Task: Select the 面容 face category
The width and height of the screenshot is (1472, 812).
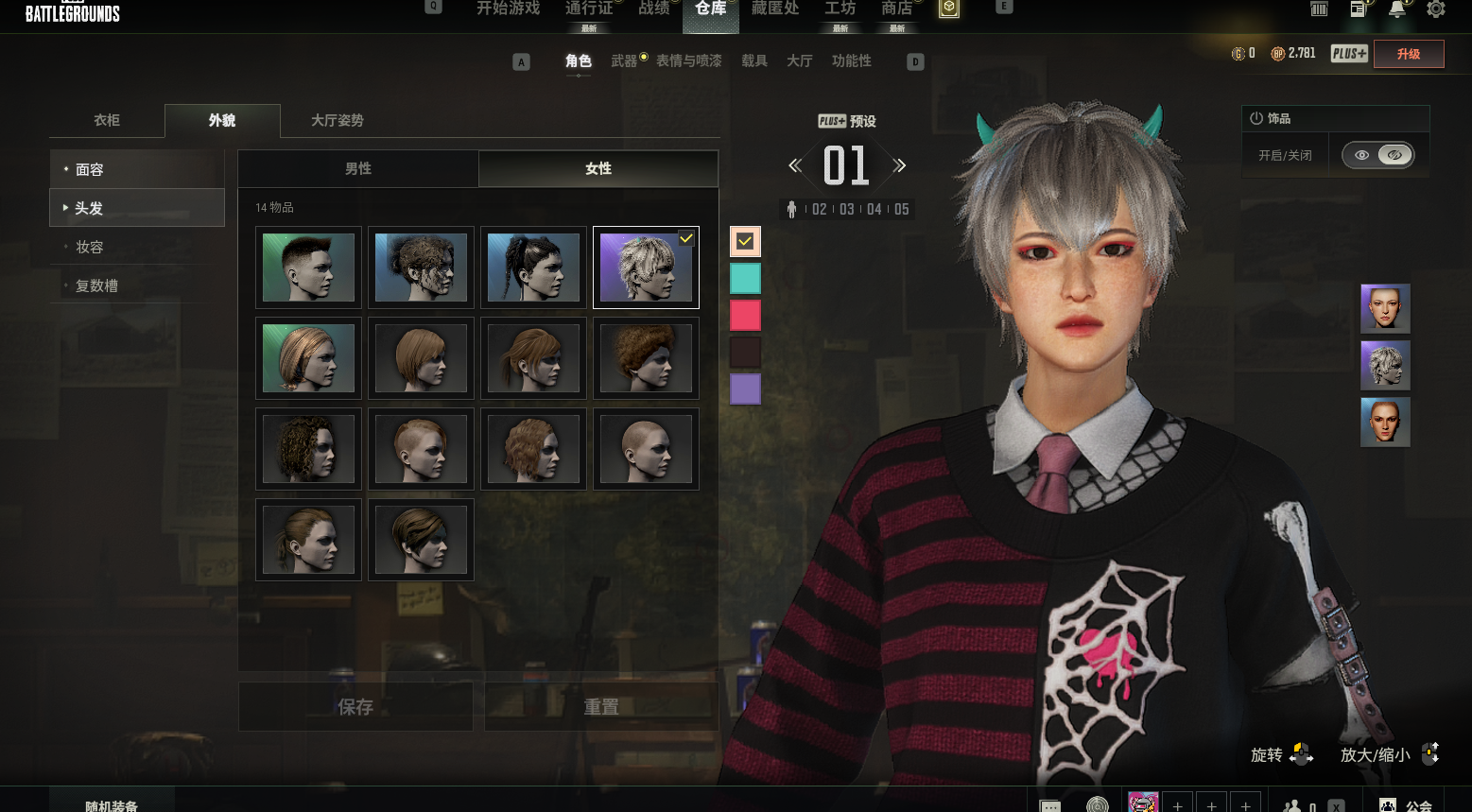Action: point(136,169)
